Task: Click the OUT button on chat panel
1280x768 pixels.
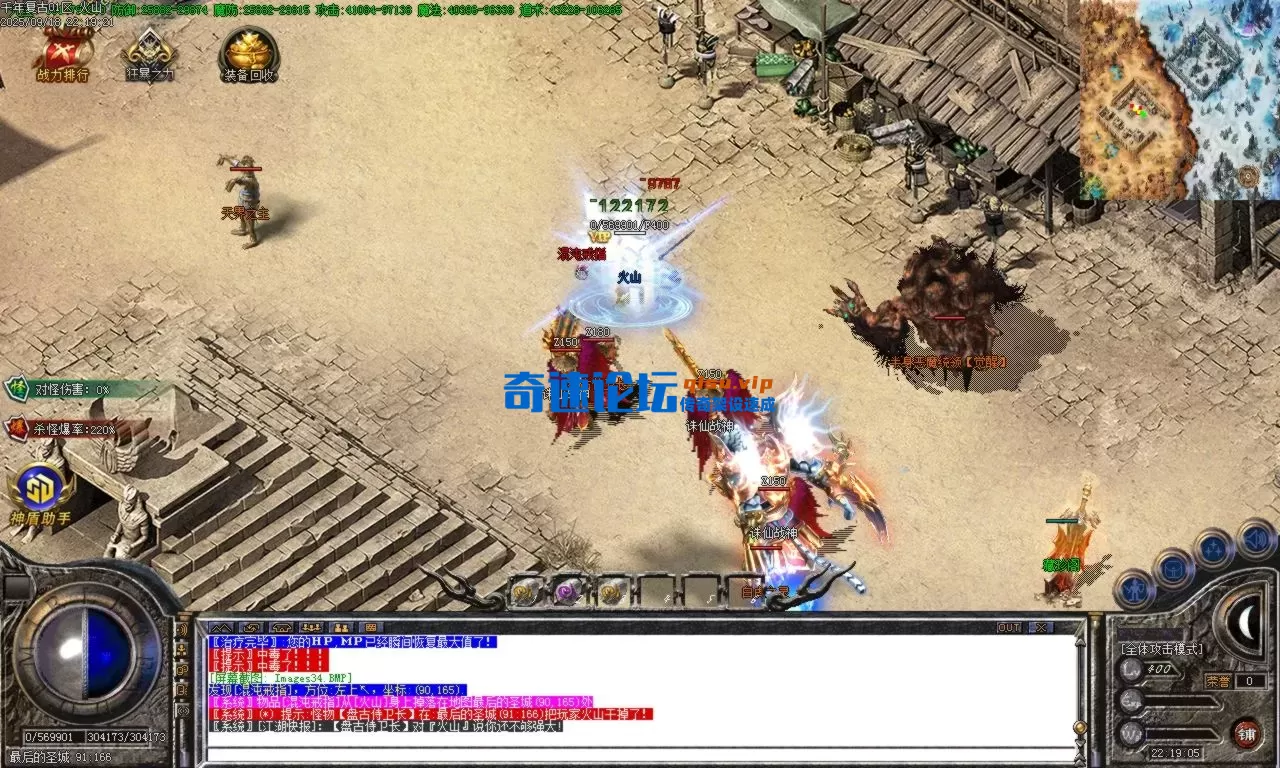Action: [x=1009, y=627]
